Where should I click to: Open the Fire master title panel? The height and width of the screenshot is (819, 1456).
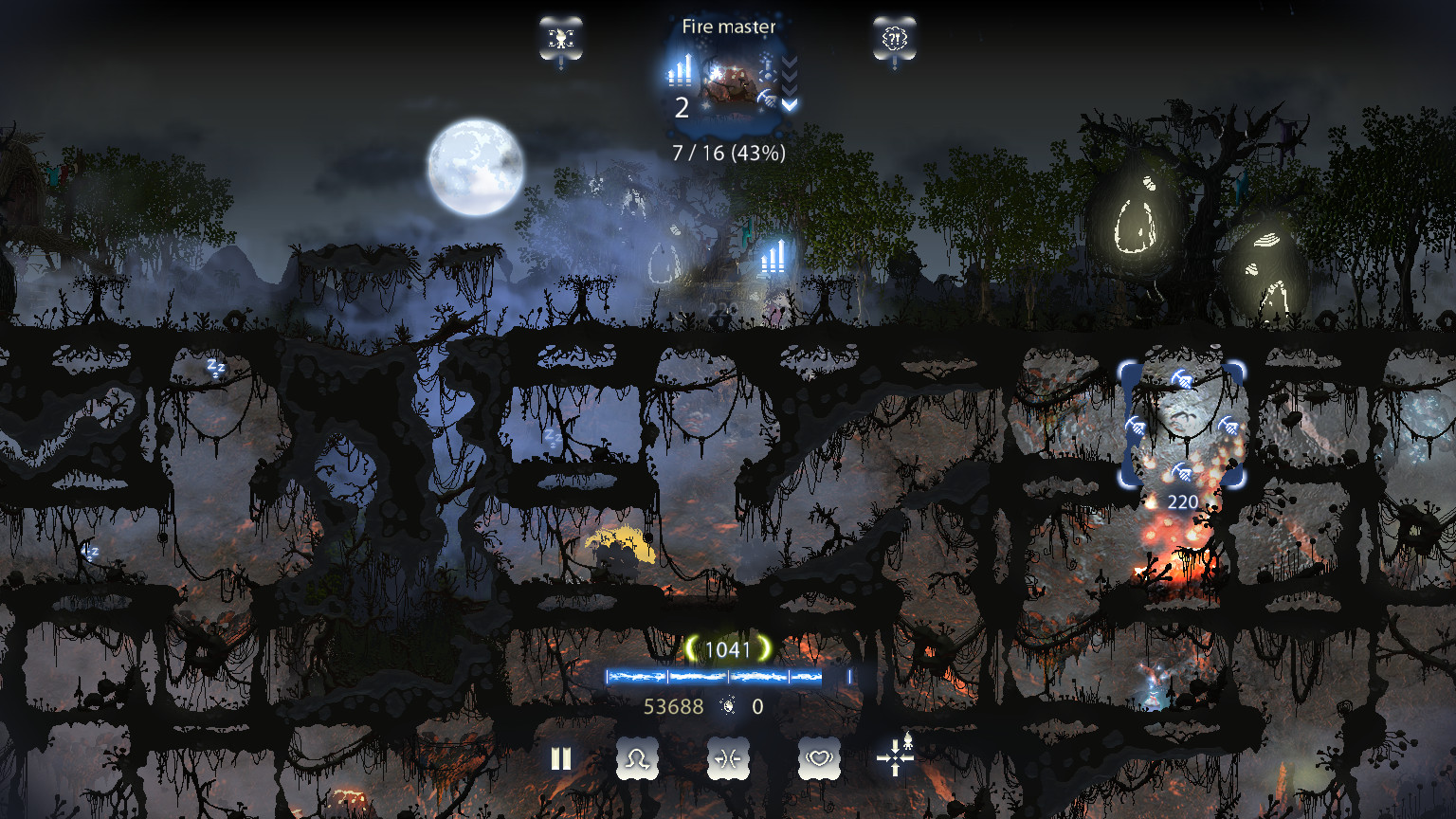(727, 27)
